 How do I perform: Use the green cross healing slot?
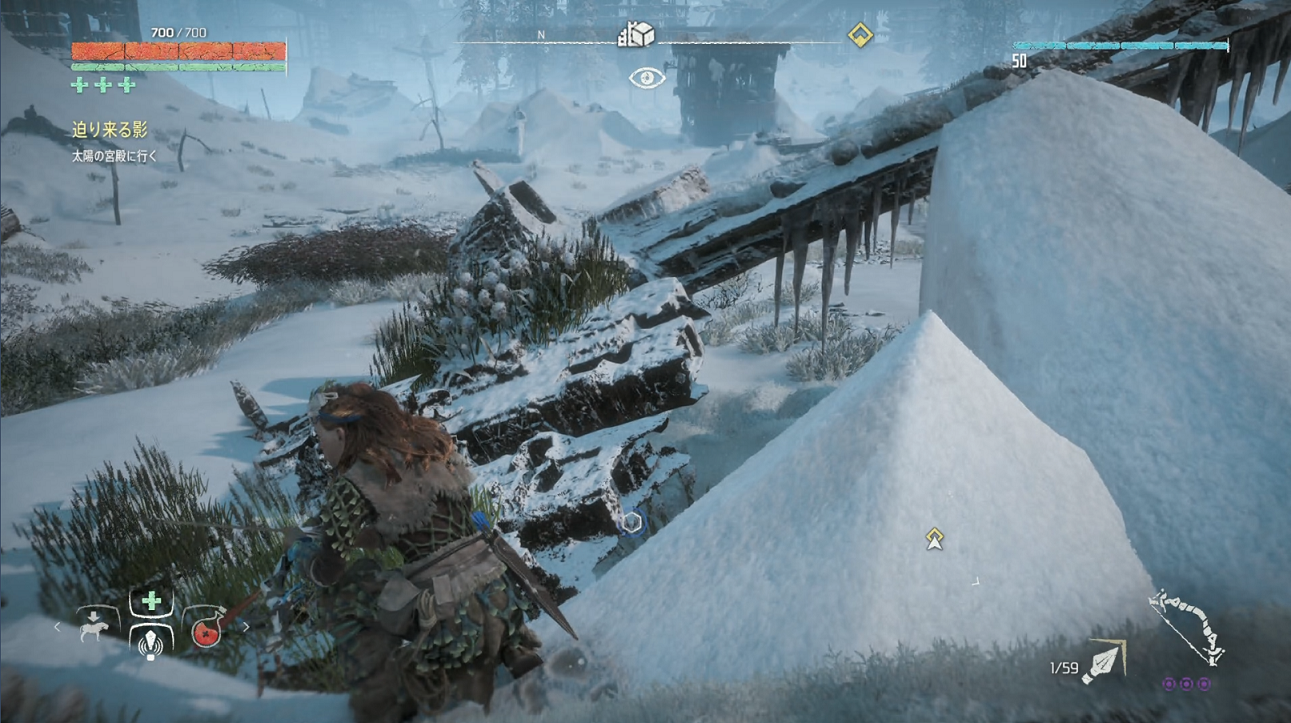151,601
